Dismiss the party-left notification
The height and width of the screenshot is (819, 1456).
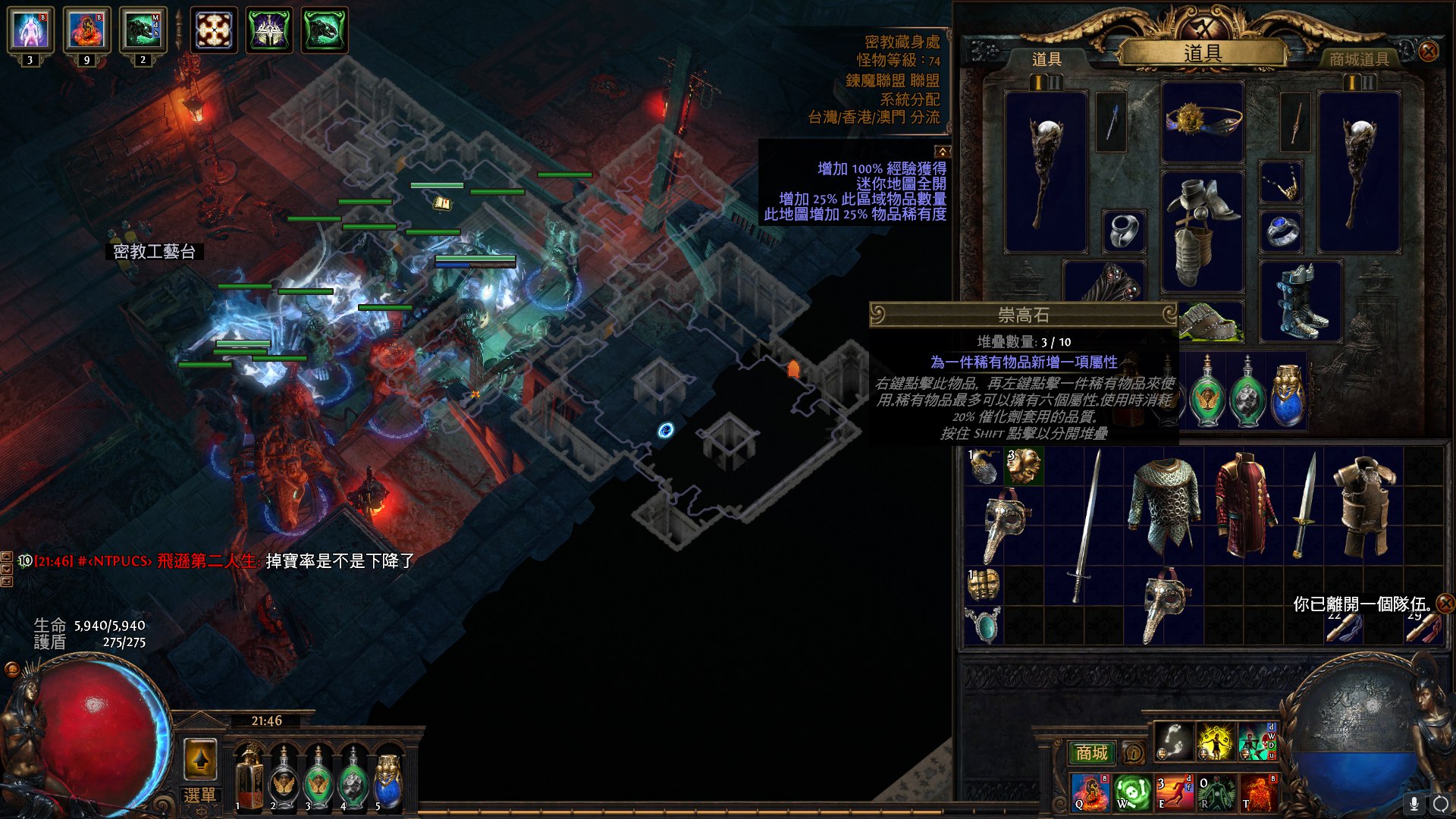pyautogui.click(x=1445, y=604)
